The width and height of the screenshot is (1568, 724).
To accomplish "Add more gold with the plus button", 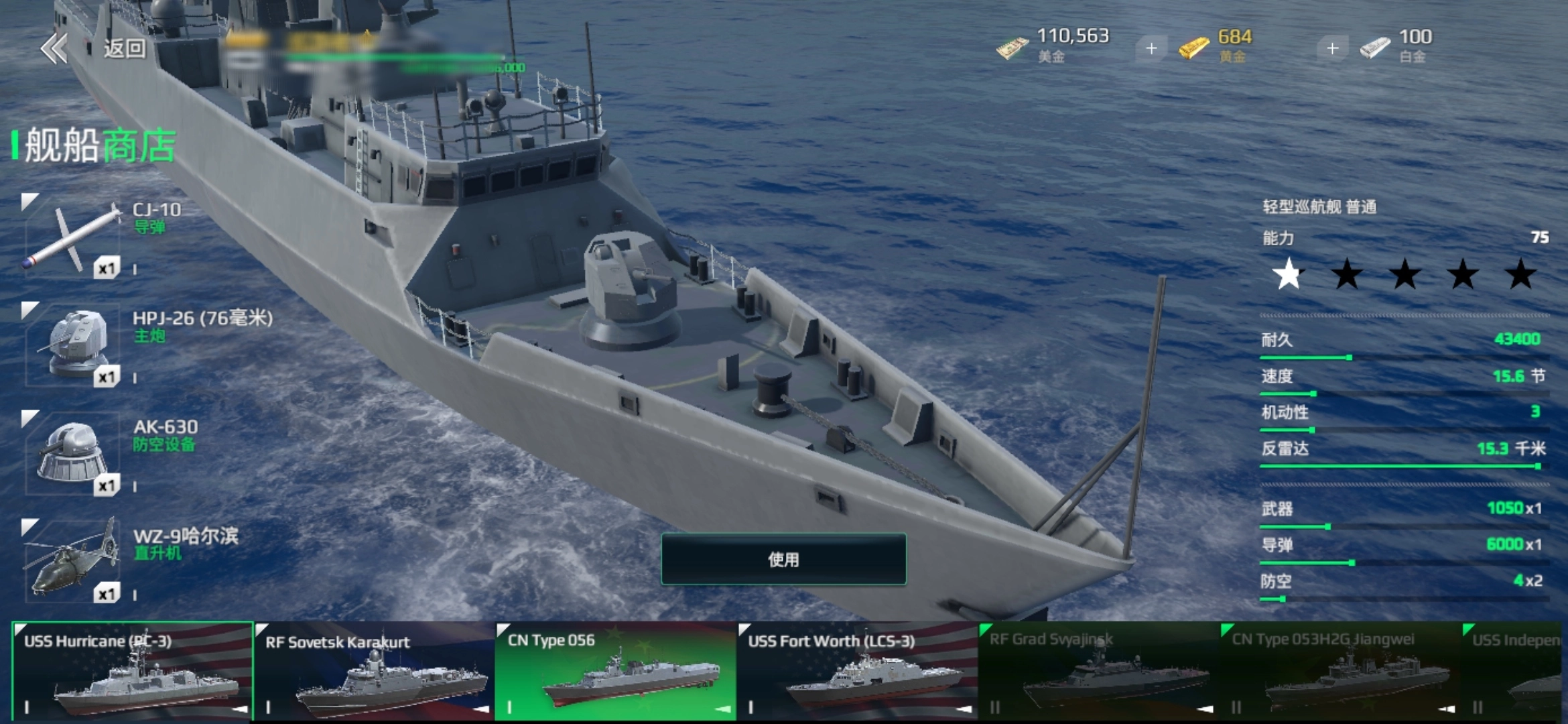I will (1151, 48).
